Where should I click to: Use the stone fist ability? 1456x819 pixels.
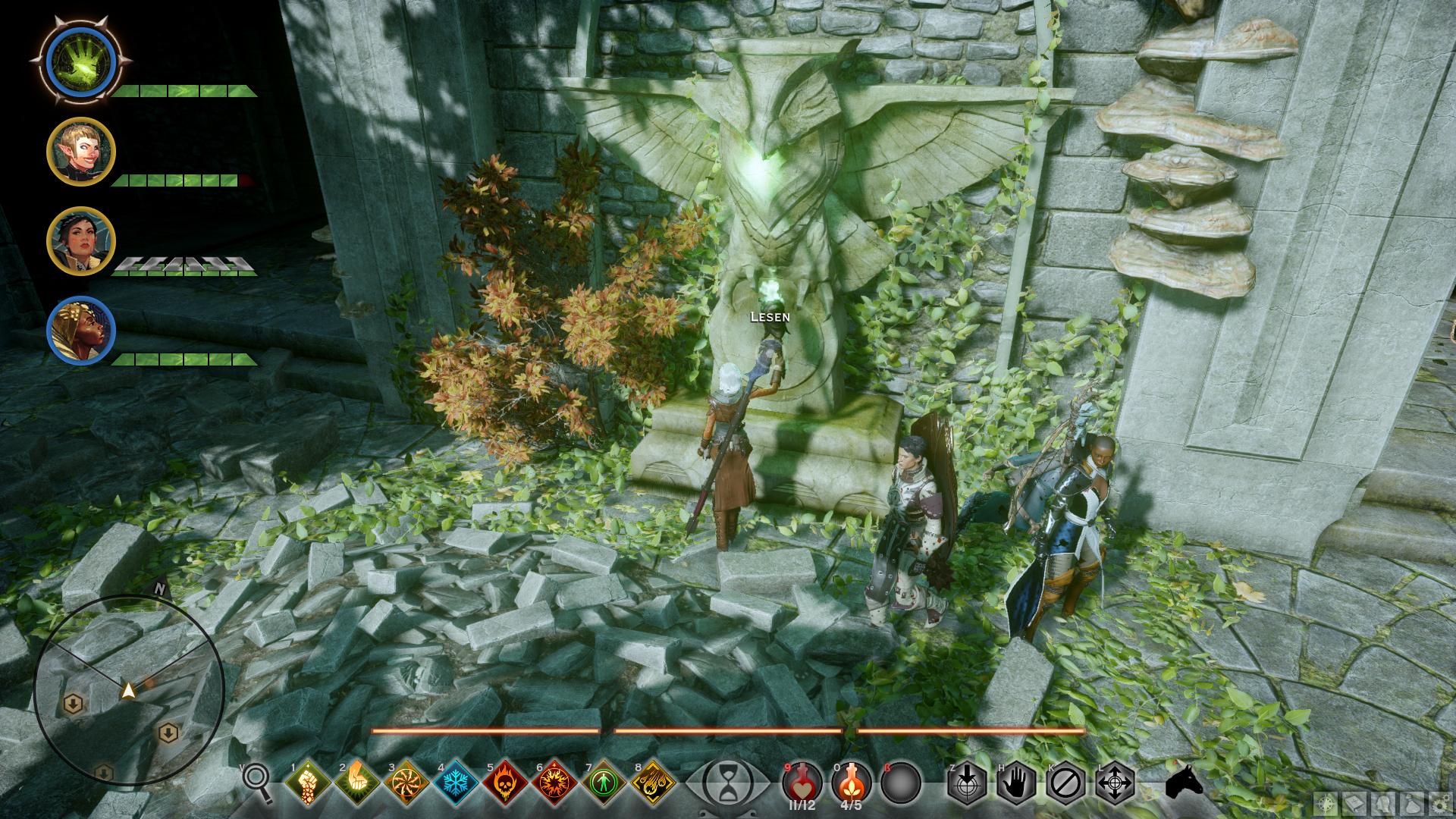[307, 782]
